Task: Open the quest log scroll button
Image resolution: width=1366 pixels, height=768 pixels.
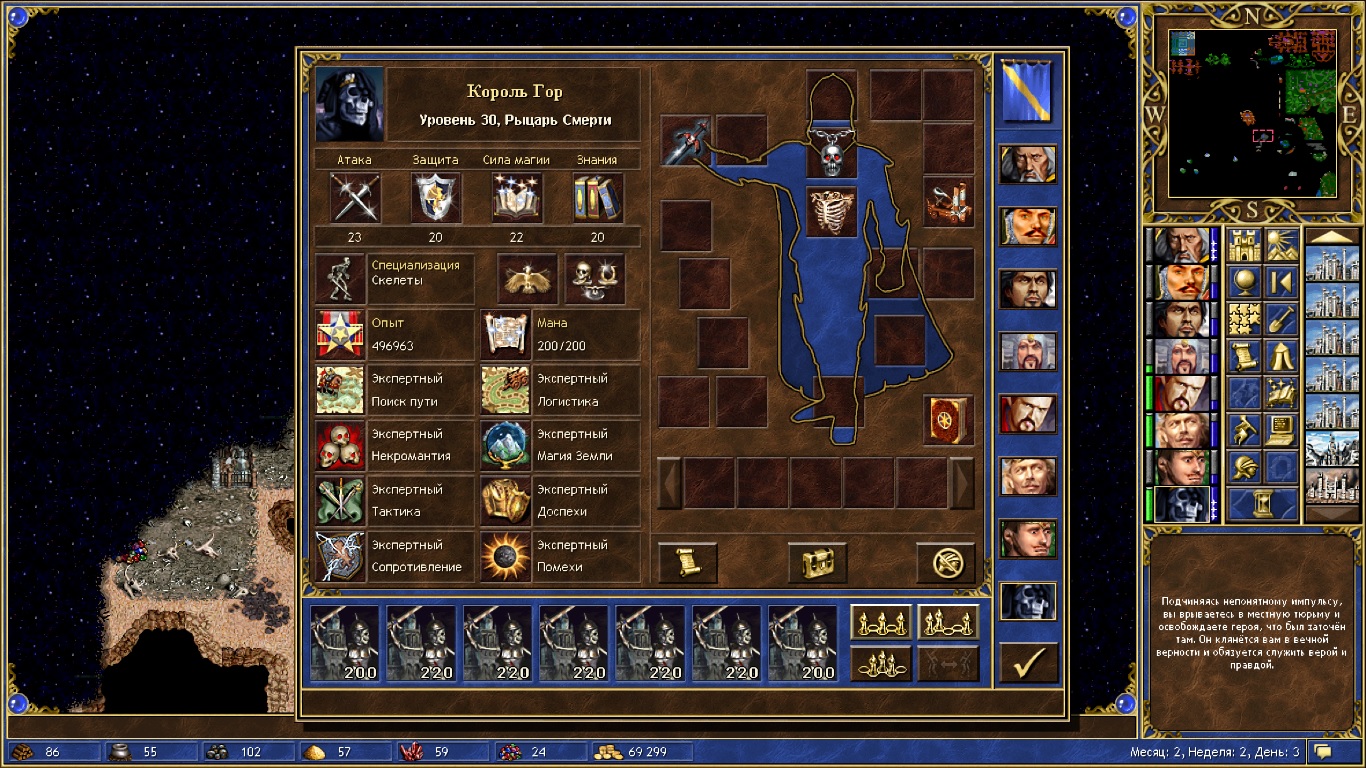Action: tap(687, 563)
